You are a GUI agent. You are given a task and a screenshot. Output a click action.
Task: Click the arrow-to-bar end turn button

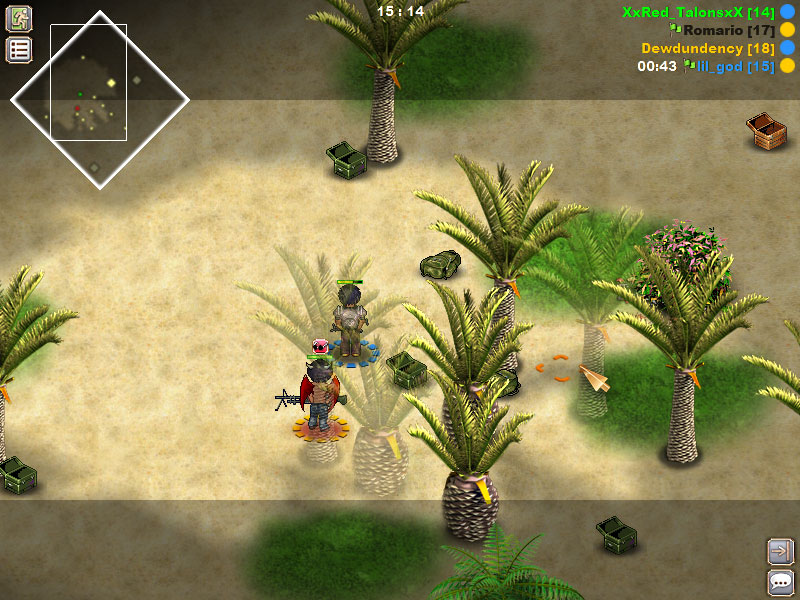780,550
